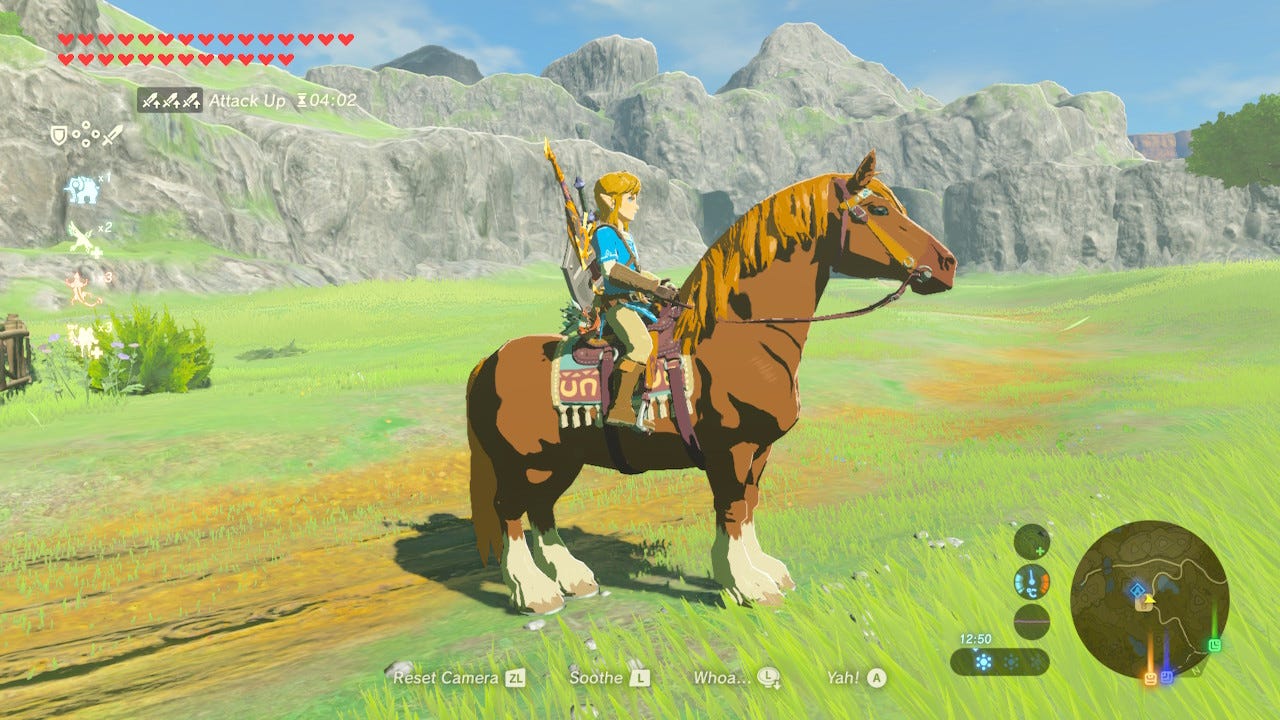The height and width of the screenshot is (720, 1280).
Task: Select the green stamp marker on minimap
Action: (x=1214, y=644)
